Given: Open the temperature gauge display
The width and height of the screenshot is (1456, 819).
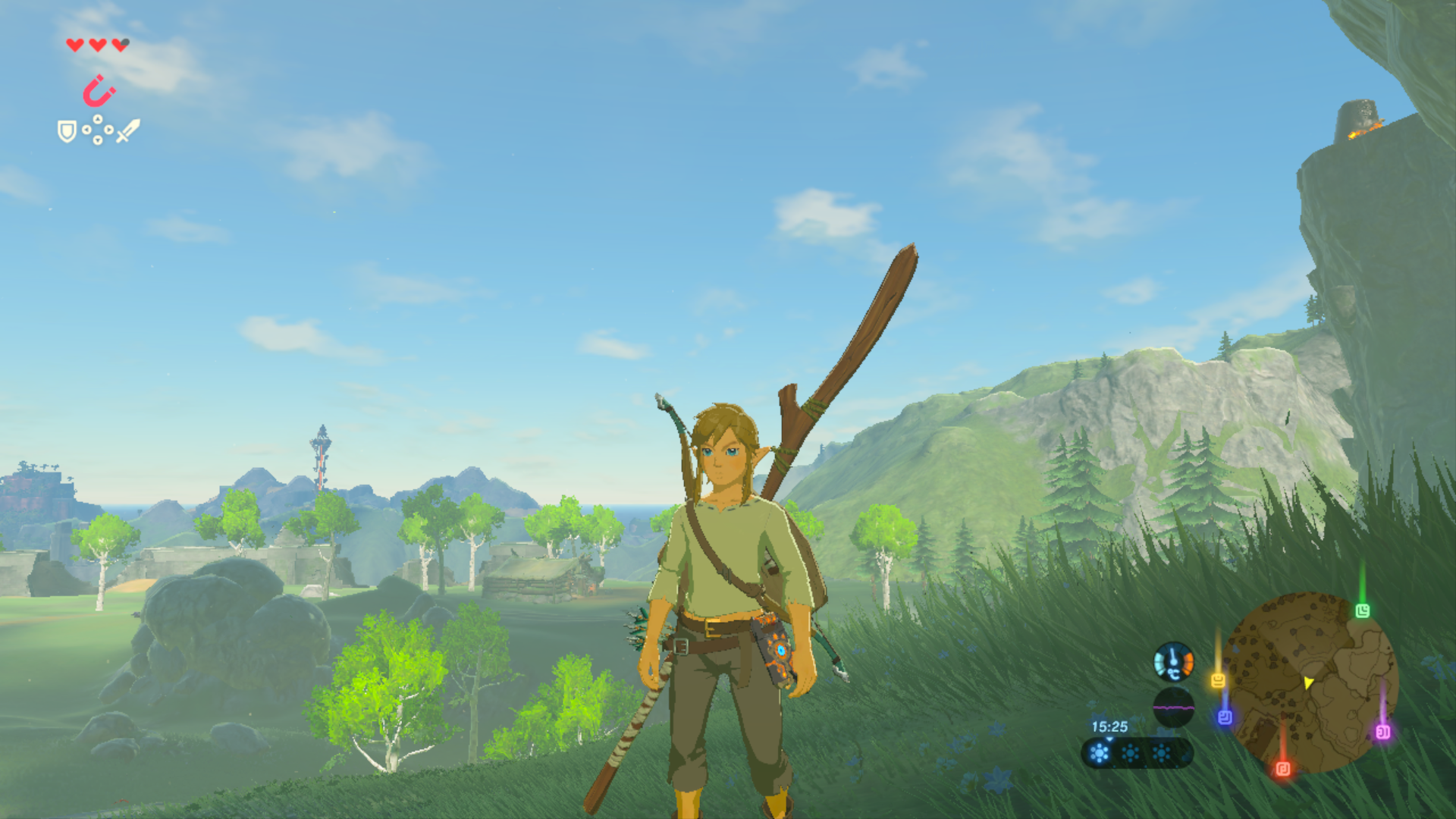Looking at the screenshot, I should [x=1172, y=661].
